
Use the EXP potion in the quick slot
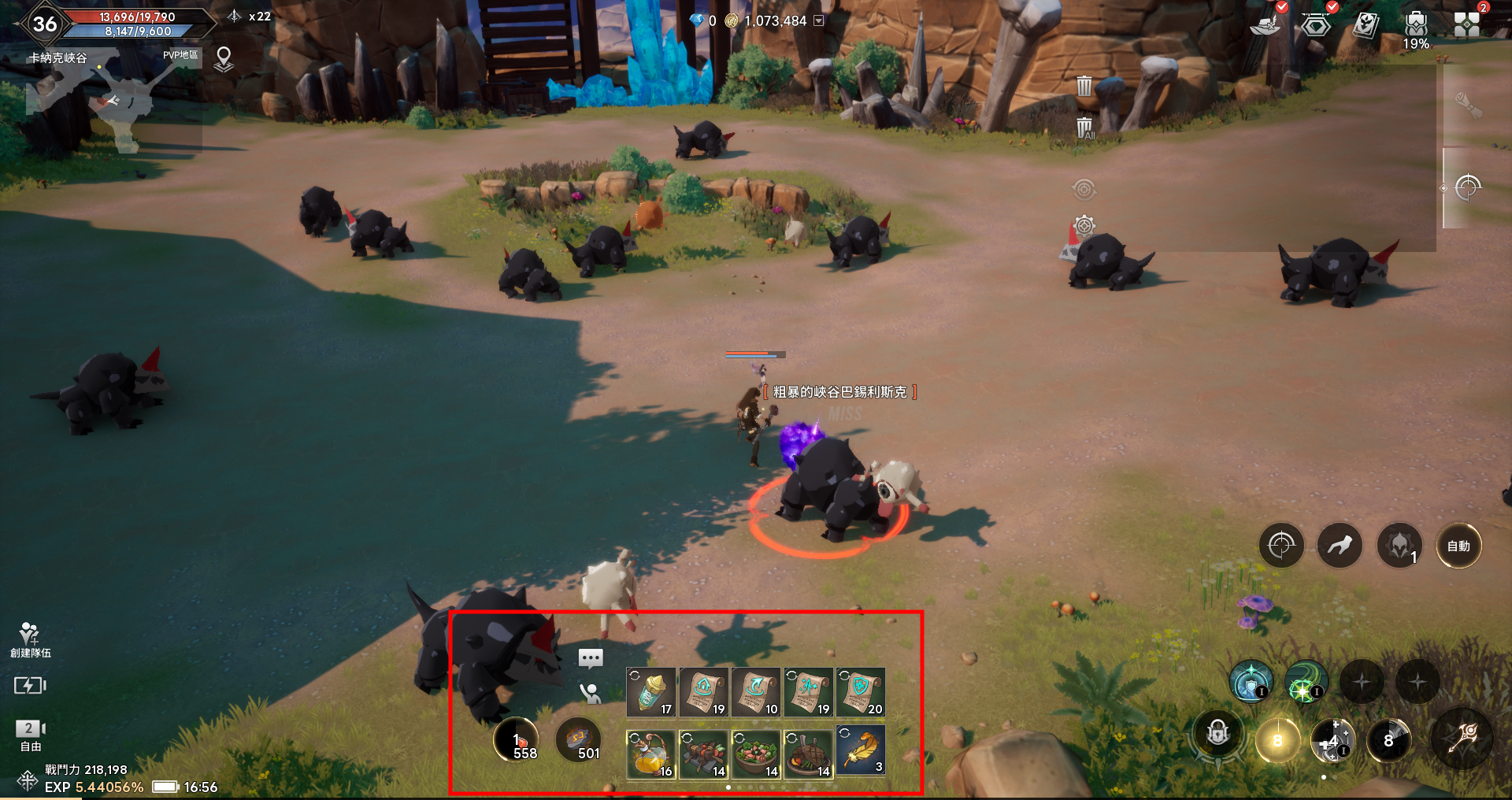[x=650, y=691]
